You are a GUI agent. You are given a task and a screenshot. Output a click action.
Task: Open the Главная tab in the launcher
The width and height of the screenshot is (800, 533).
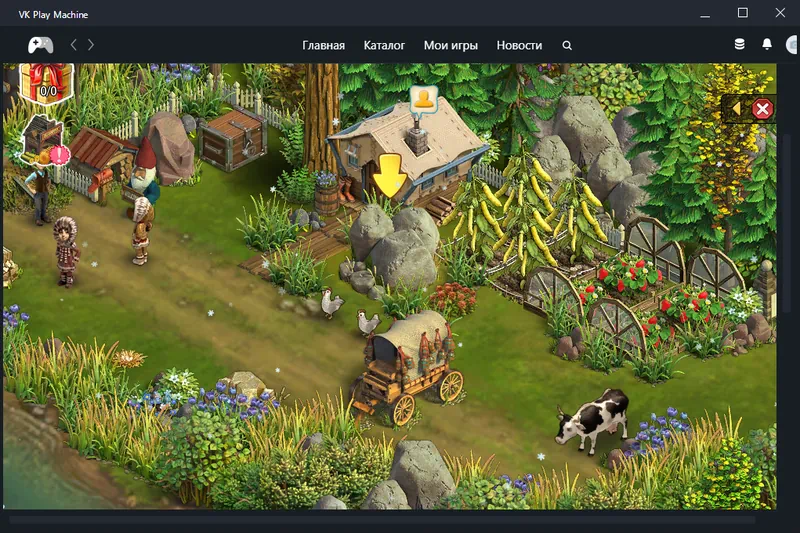coord(323,45)
